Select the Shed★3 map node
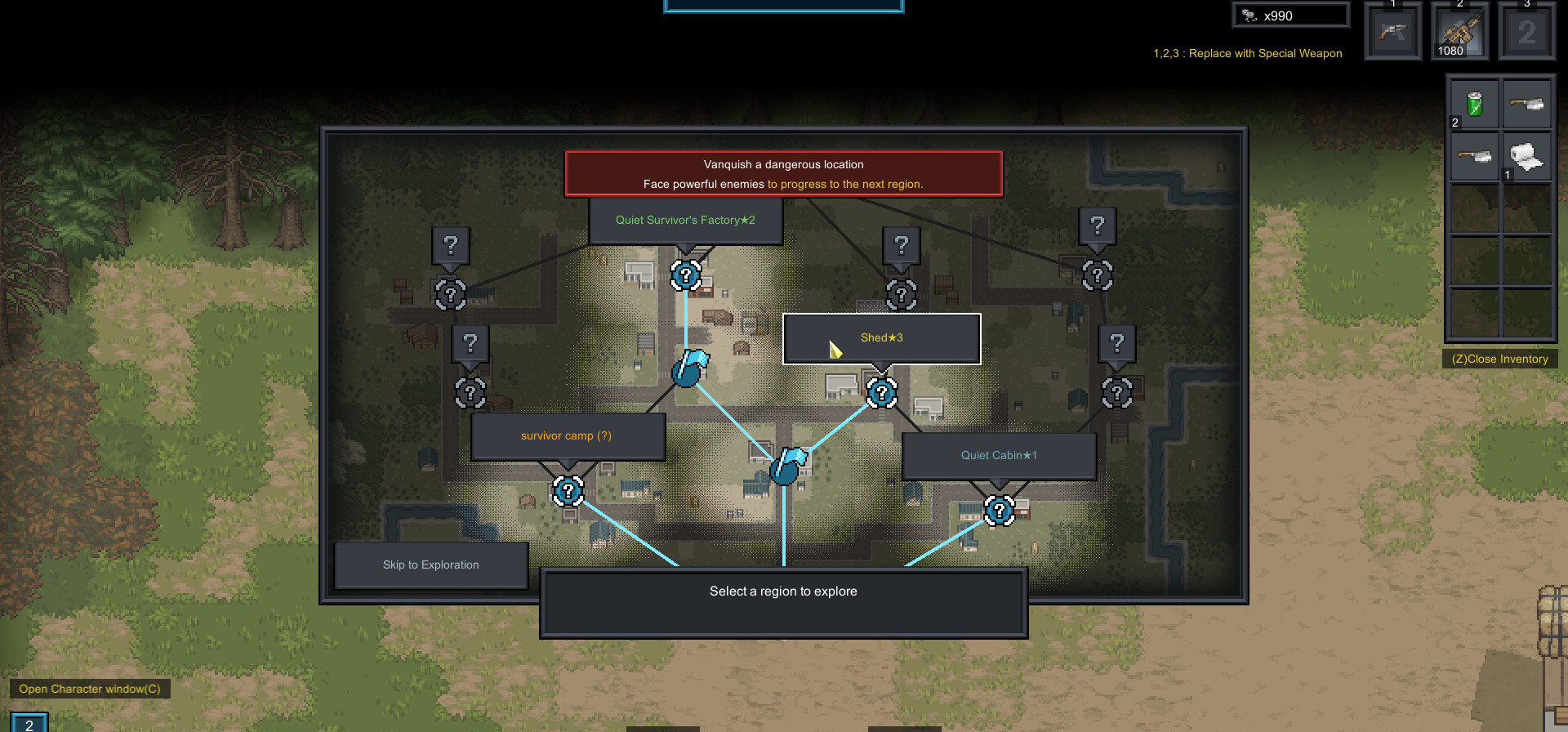This screenshot has width=1568, height=732. point(881,393)
